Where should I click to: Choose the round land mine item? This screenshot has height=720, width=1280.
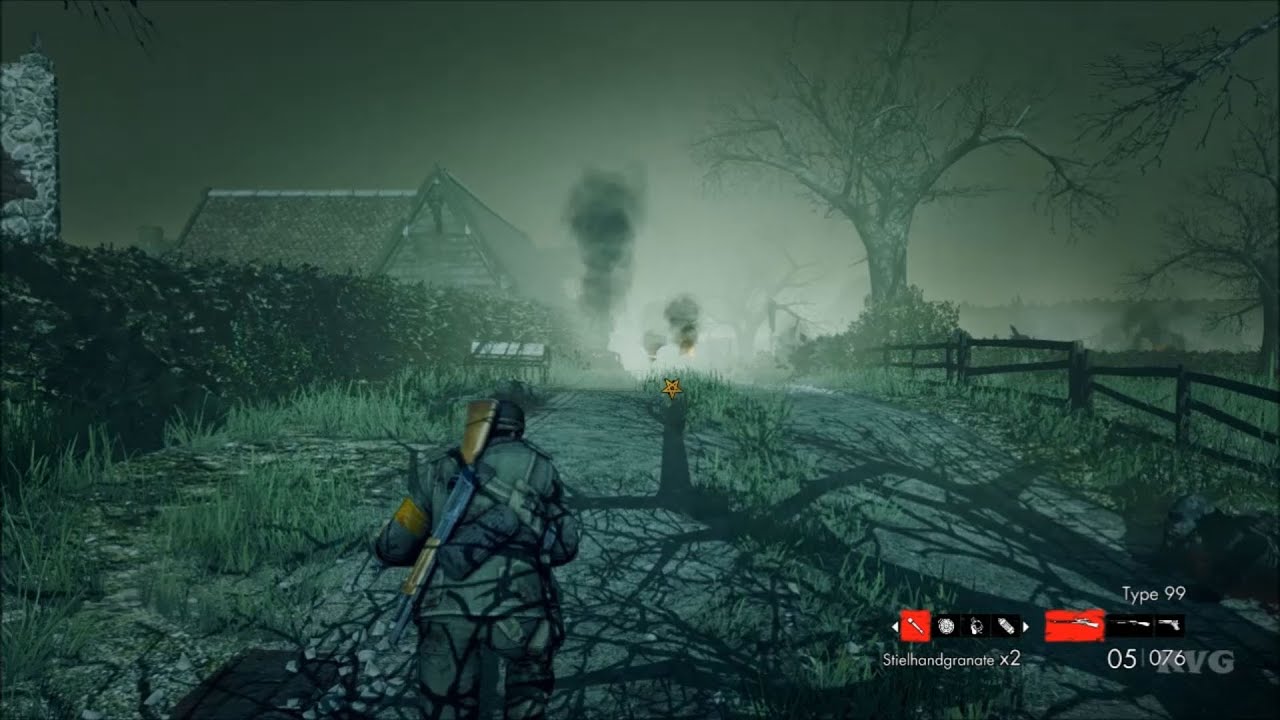(946, 626)
